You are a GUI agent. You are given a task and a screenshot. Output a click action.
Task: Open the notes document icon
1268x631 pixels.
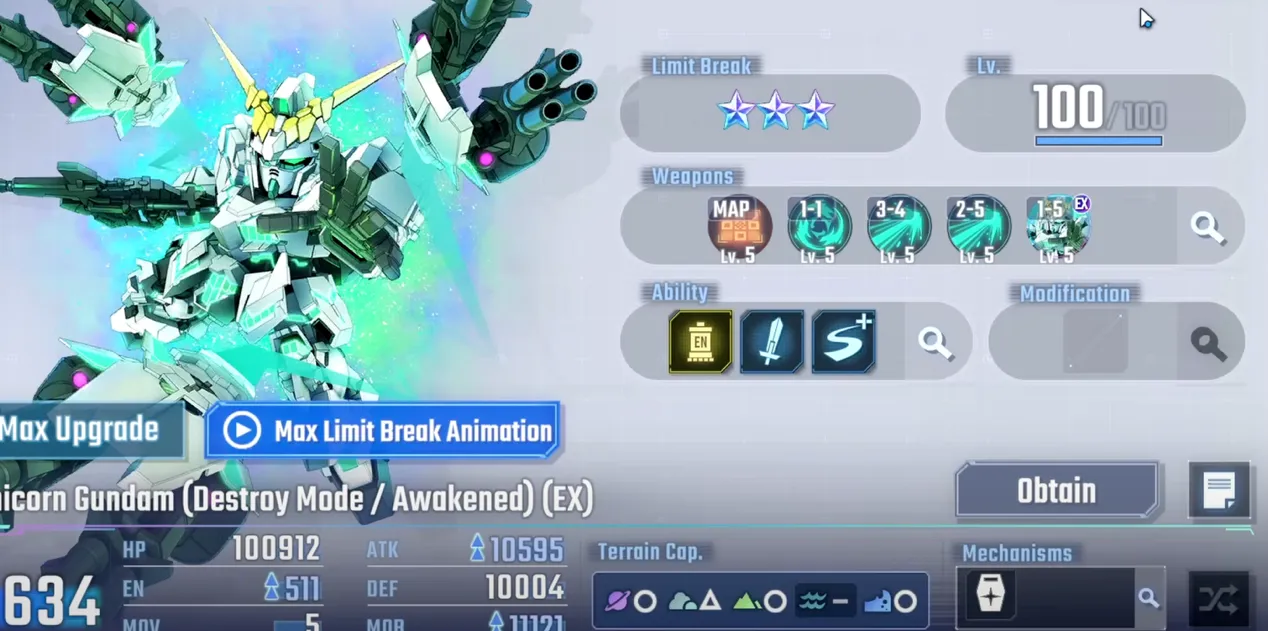point(1219,490)
